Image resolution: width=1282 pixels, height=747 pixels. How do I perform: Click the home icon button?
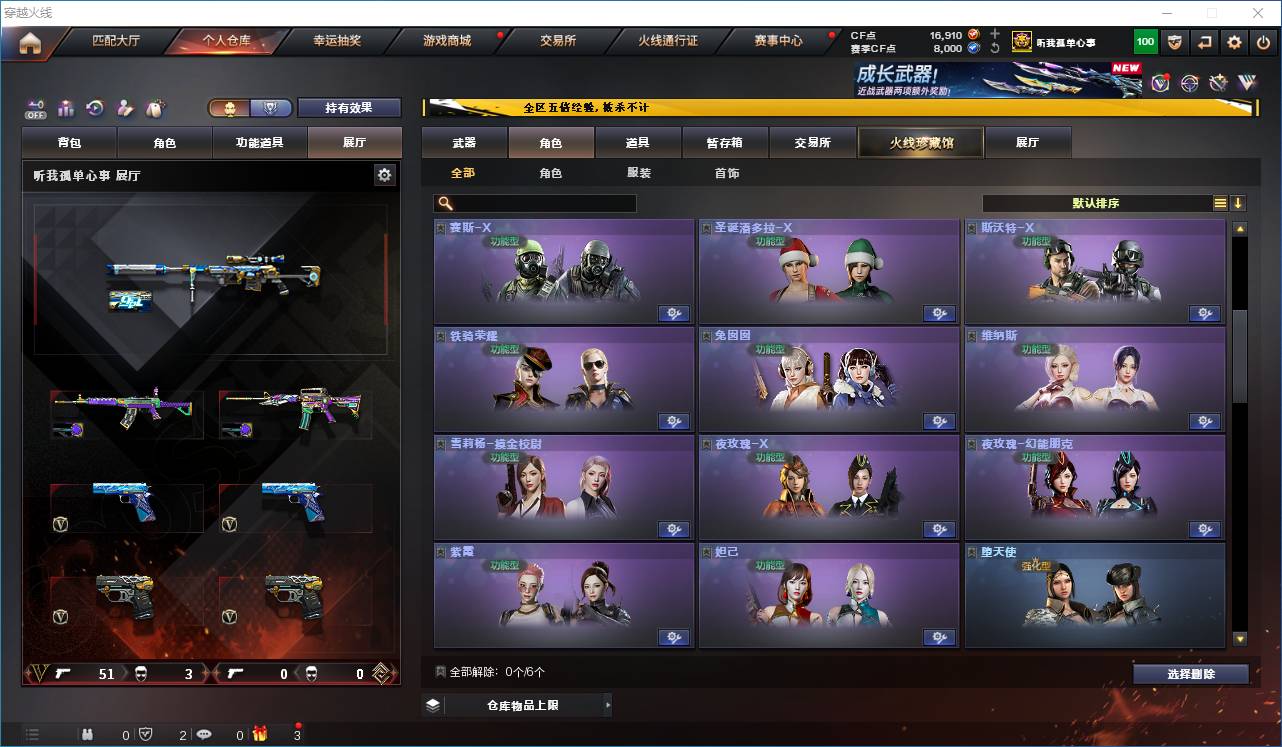tap(30, 43)
